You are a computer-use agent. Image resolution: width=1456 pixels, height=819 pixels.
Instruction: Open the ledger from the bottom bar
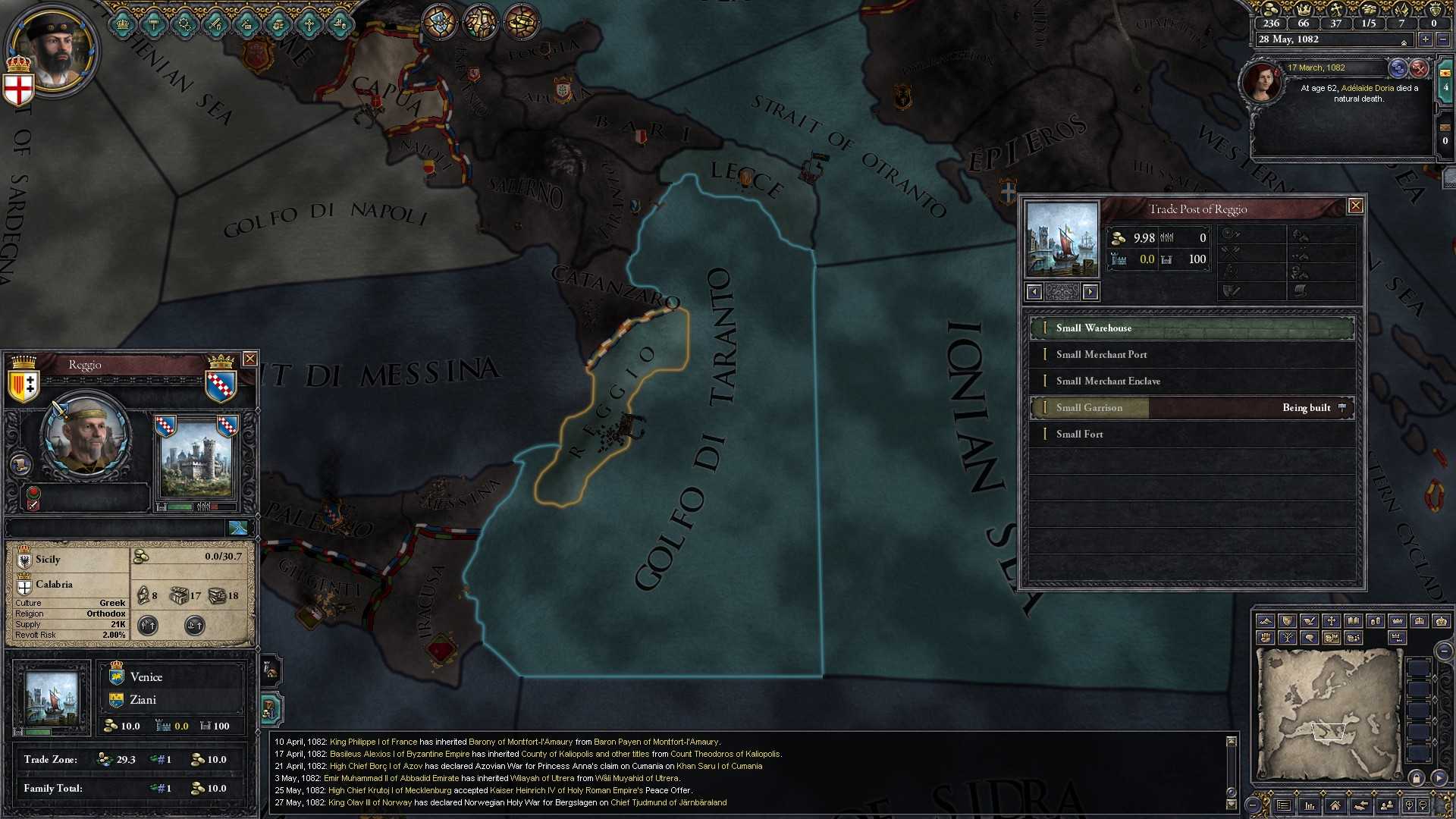(1283, 805)
